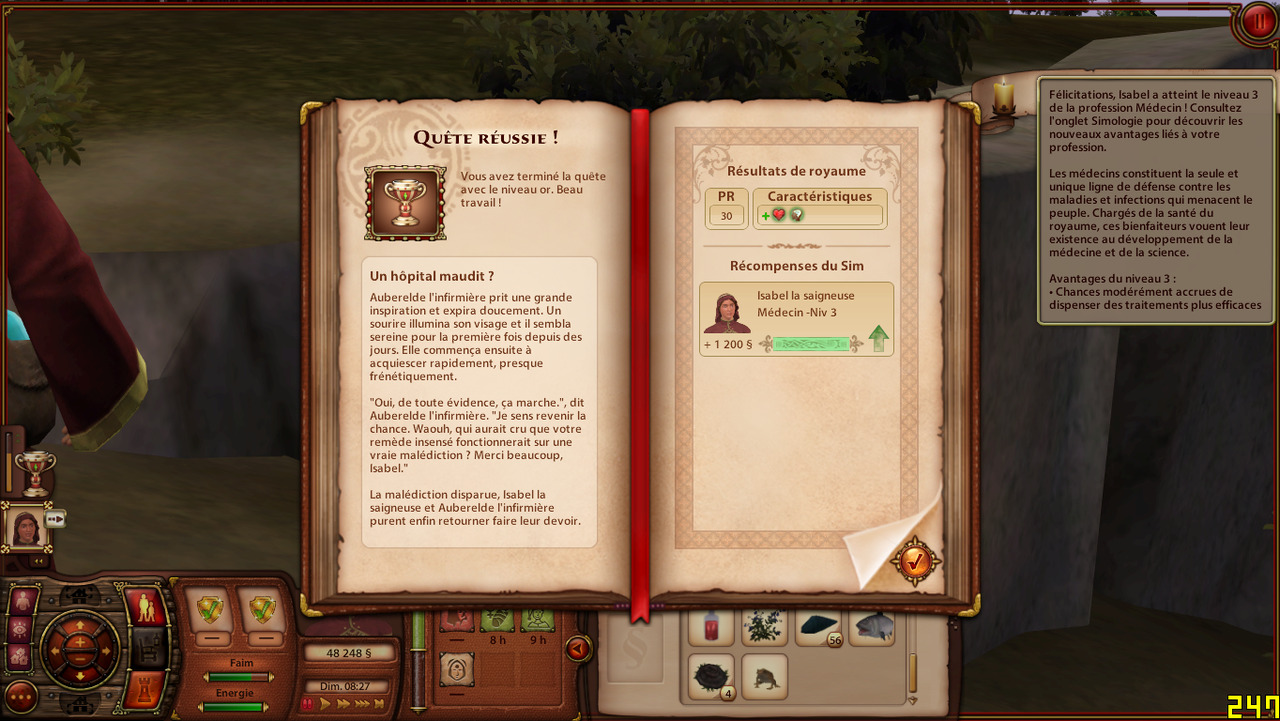The image size is (1280, 721).
Task: Set game speed to normal play
Action: click(325, 704)
